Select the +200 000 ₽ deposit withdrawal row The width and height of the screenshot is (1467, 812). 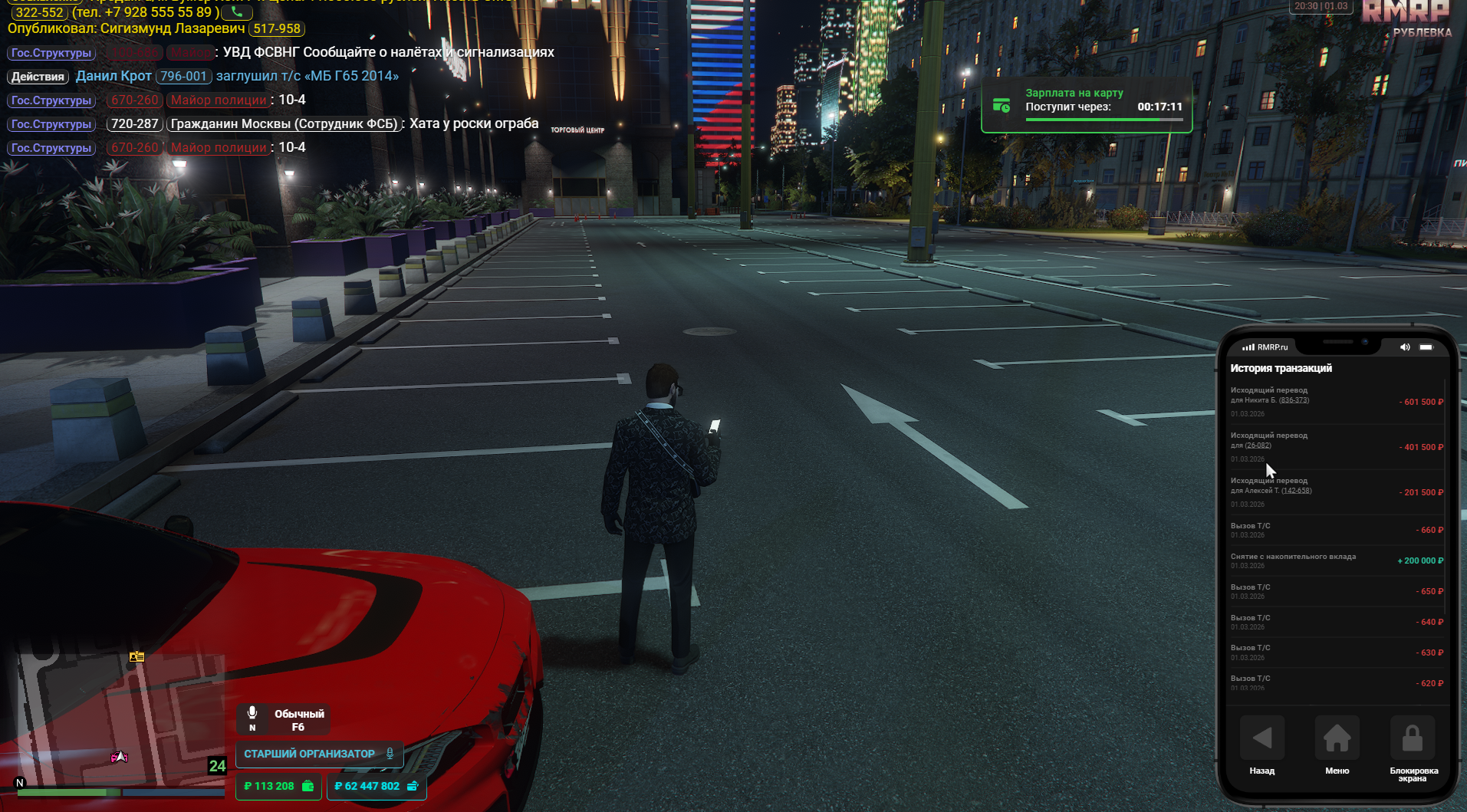click(x=1336, y=561)
